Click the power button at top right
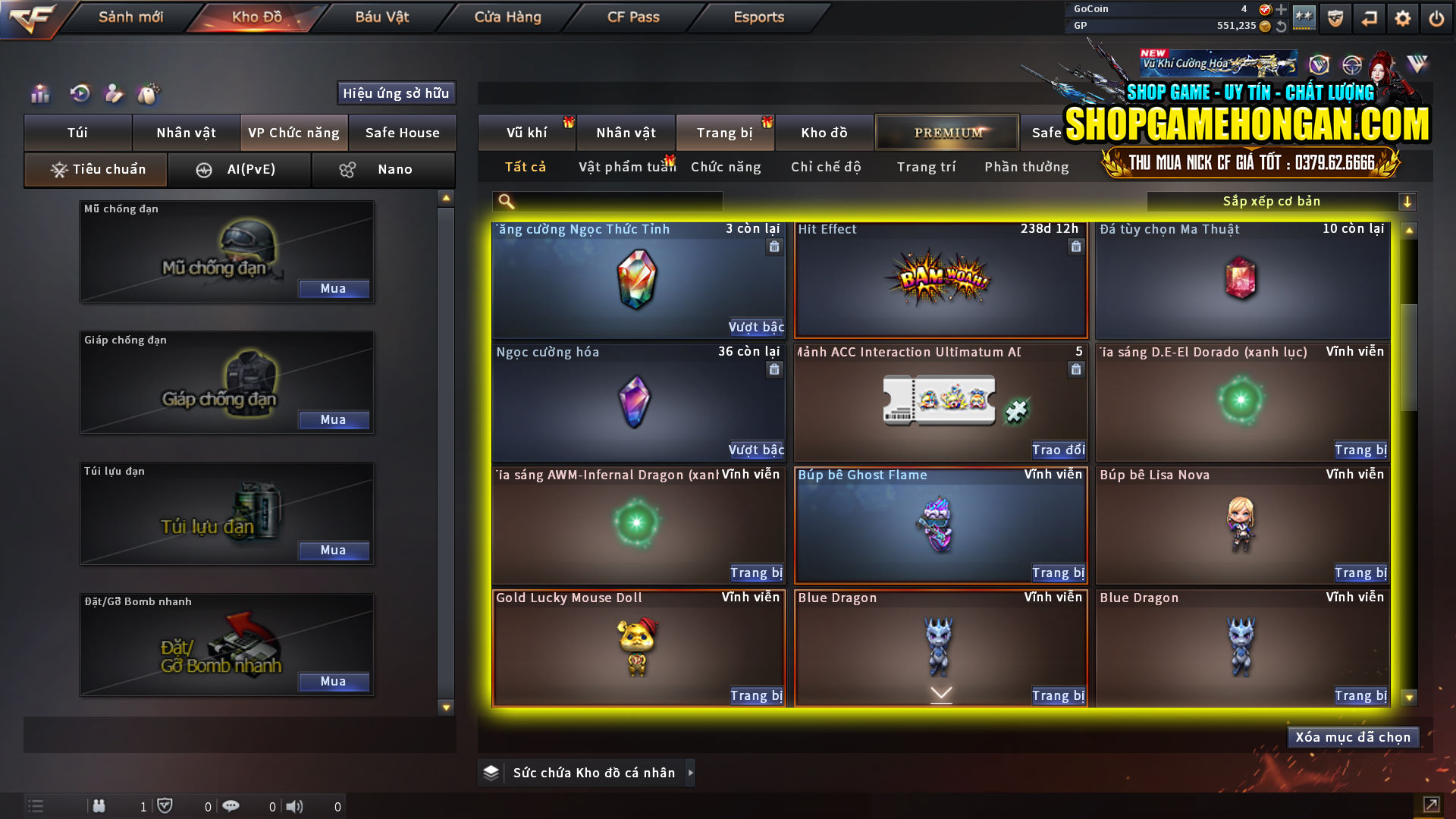The width and height of the screenshot is (1456, 819). point(1436,18)
